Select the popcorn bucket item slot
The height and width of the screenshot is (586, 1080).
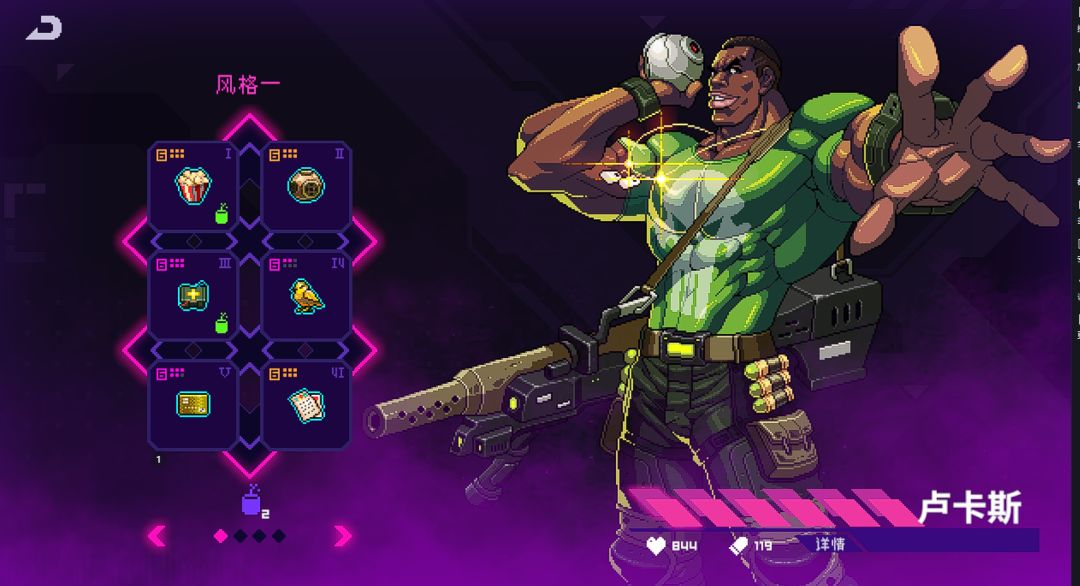(193, 186)
